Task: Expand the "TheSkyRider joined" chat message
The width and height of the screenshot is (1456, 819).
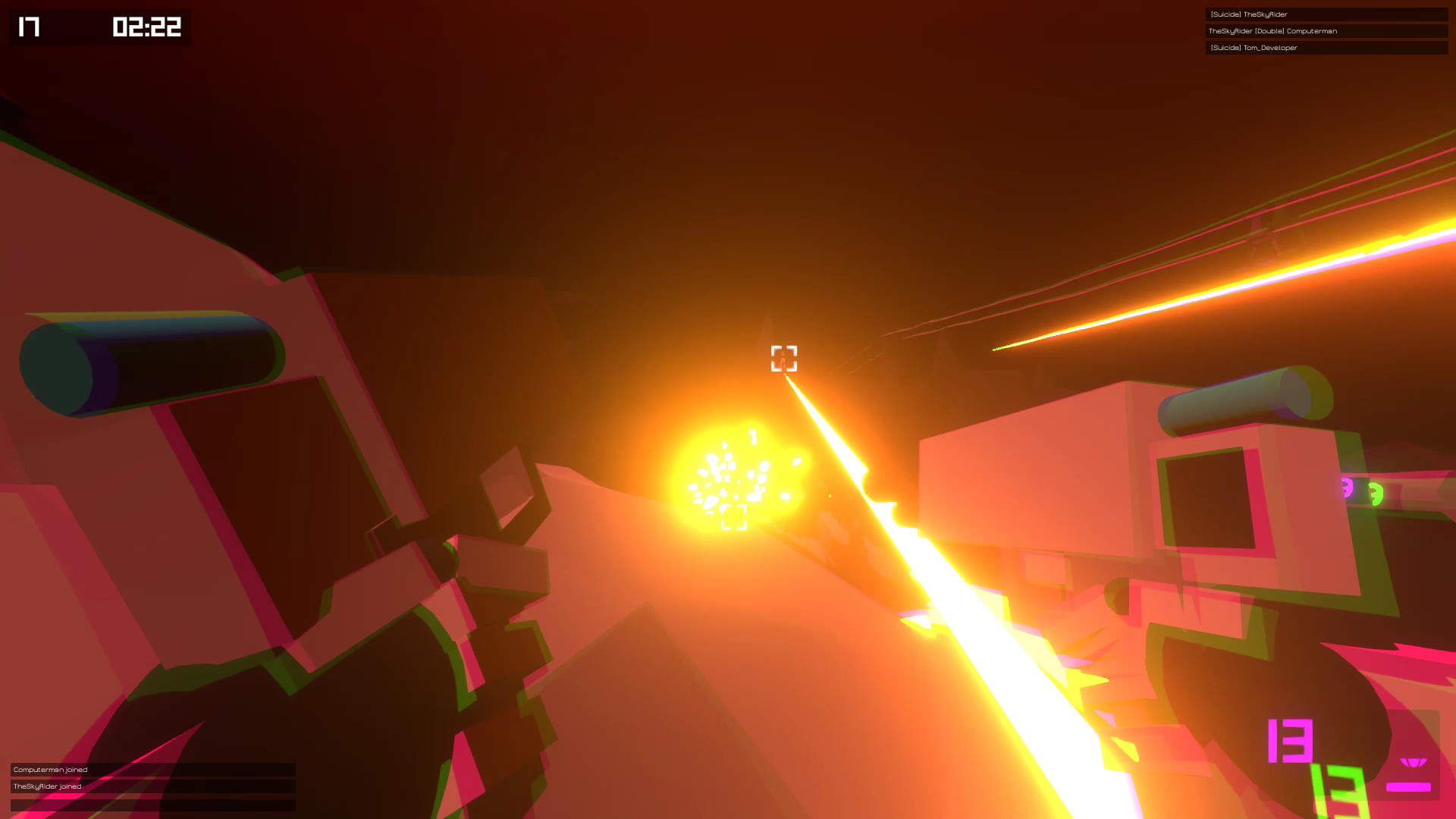Action: [x=148, y=786]
